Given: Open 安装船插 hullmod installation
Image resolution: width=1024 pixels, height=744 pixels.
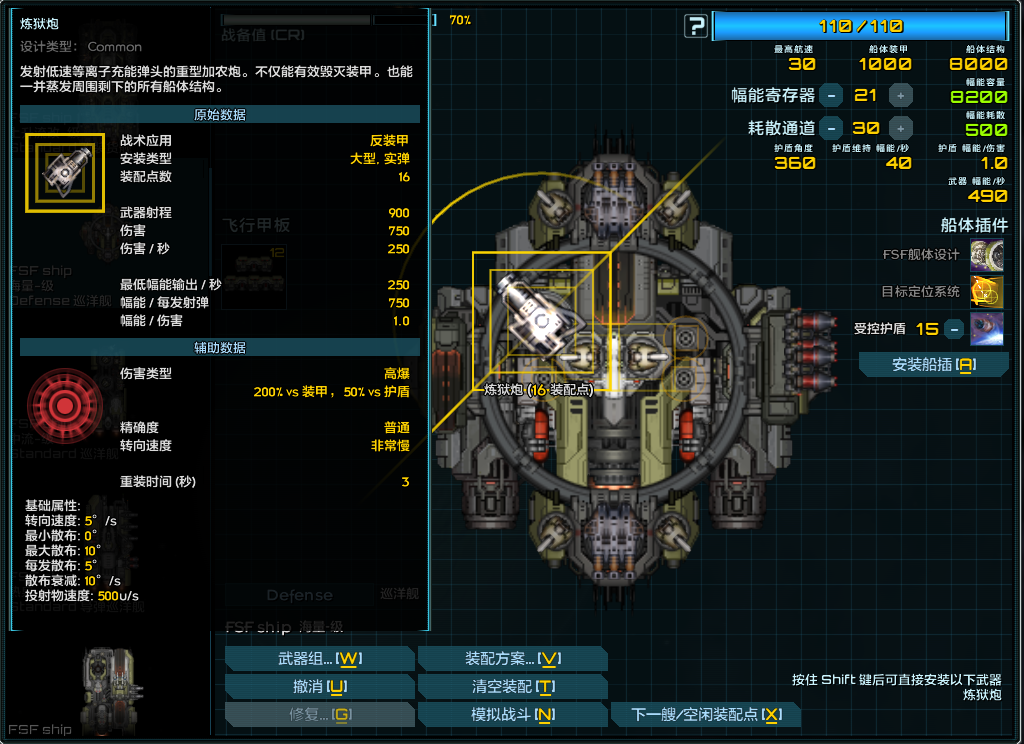Looking at the screenshot, I should tap(933, 365).
